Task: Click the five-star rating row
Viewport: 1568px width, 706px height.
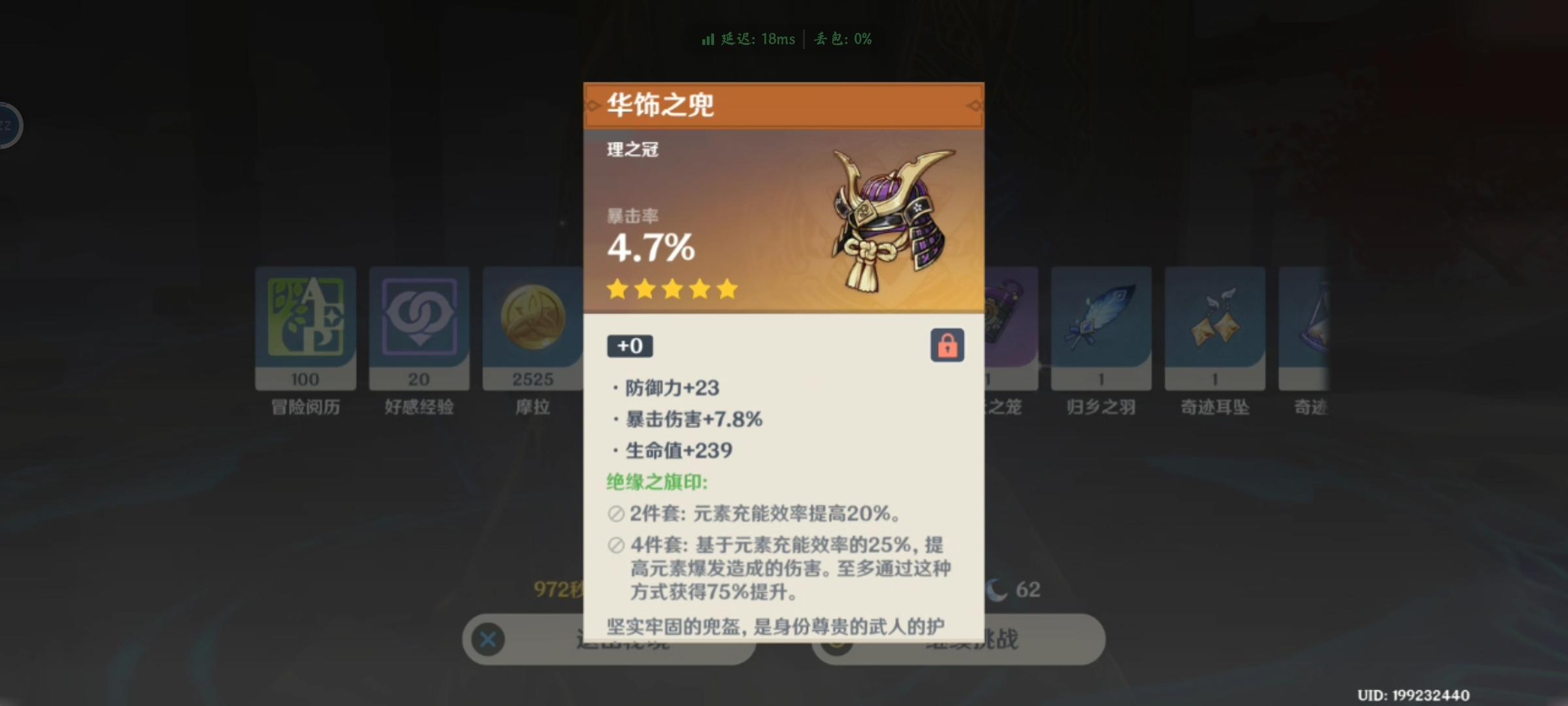Action: click(673, 289)
